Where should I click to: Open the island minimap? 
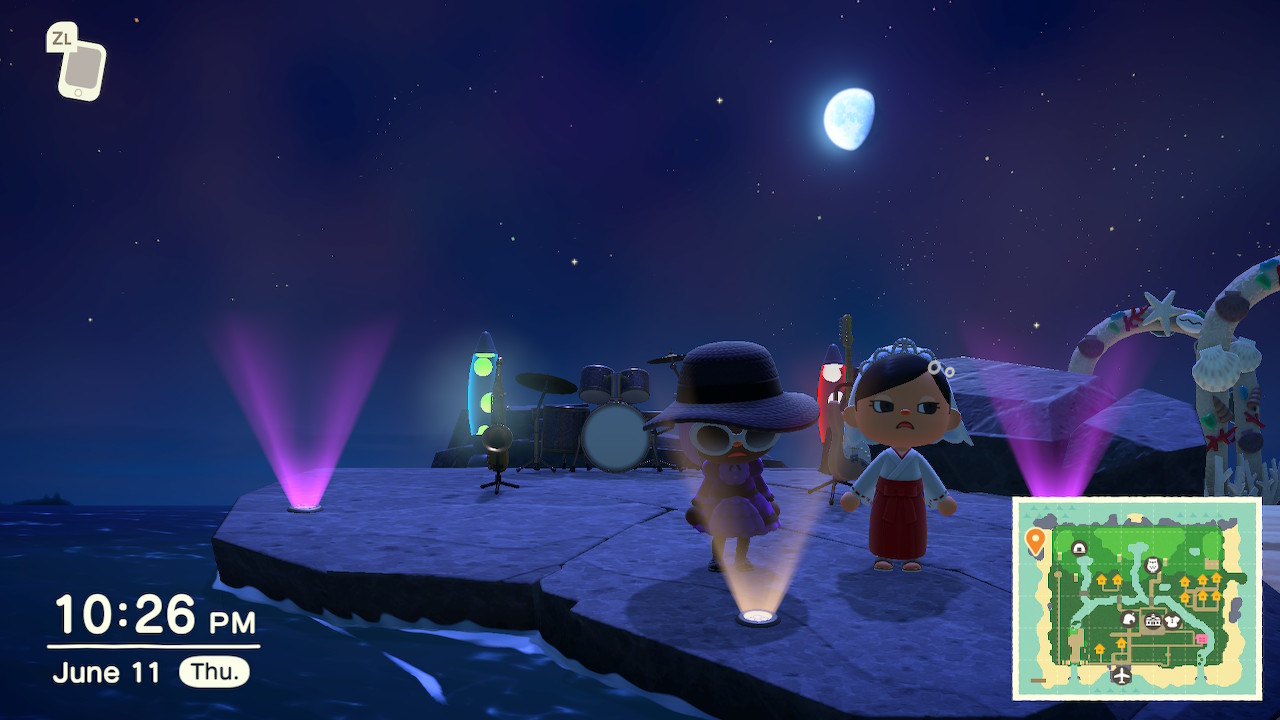(1137, 598)
